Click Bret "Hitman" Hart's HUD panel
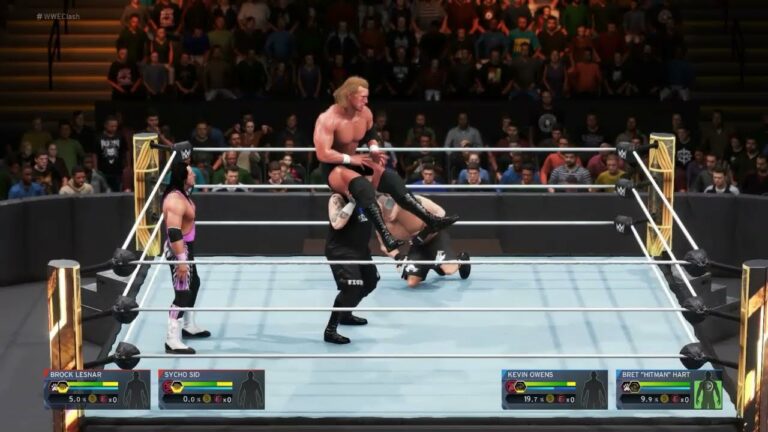 pyautogui.click(x=669, y=389)
